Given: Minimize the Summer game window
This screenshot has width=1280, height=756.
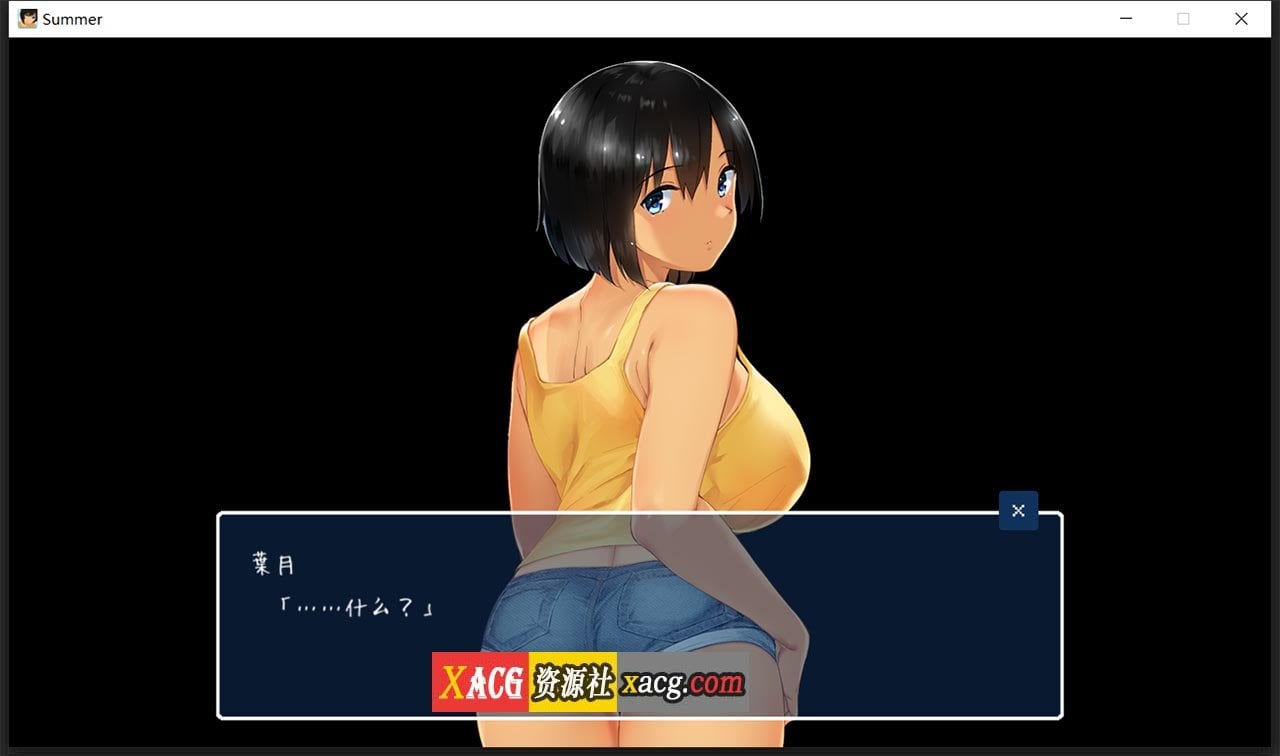Looking at the screenshot, I should (x=1126, y=18).
